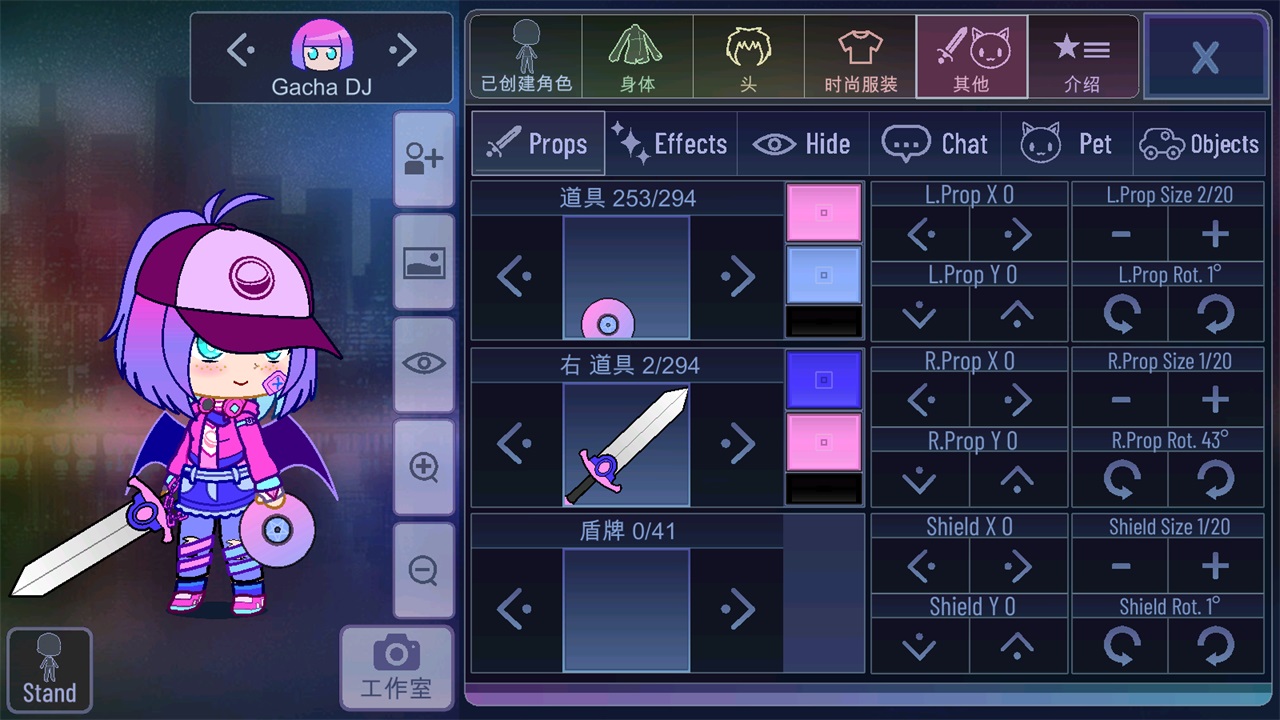Viewport: 1280px width, 720px height.
Task: Browse next prop with right arrow under 道具 253/294
Action: [x=740, y=276]
